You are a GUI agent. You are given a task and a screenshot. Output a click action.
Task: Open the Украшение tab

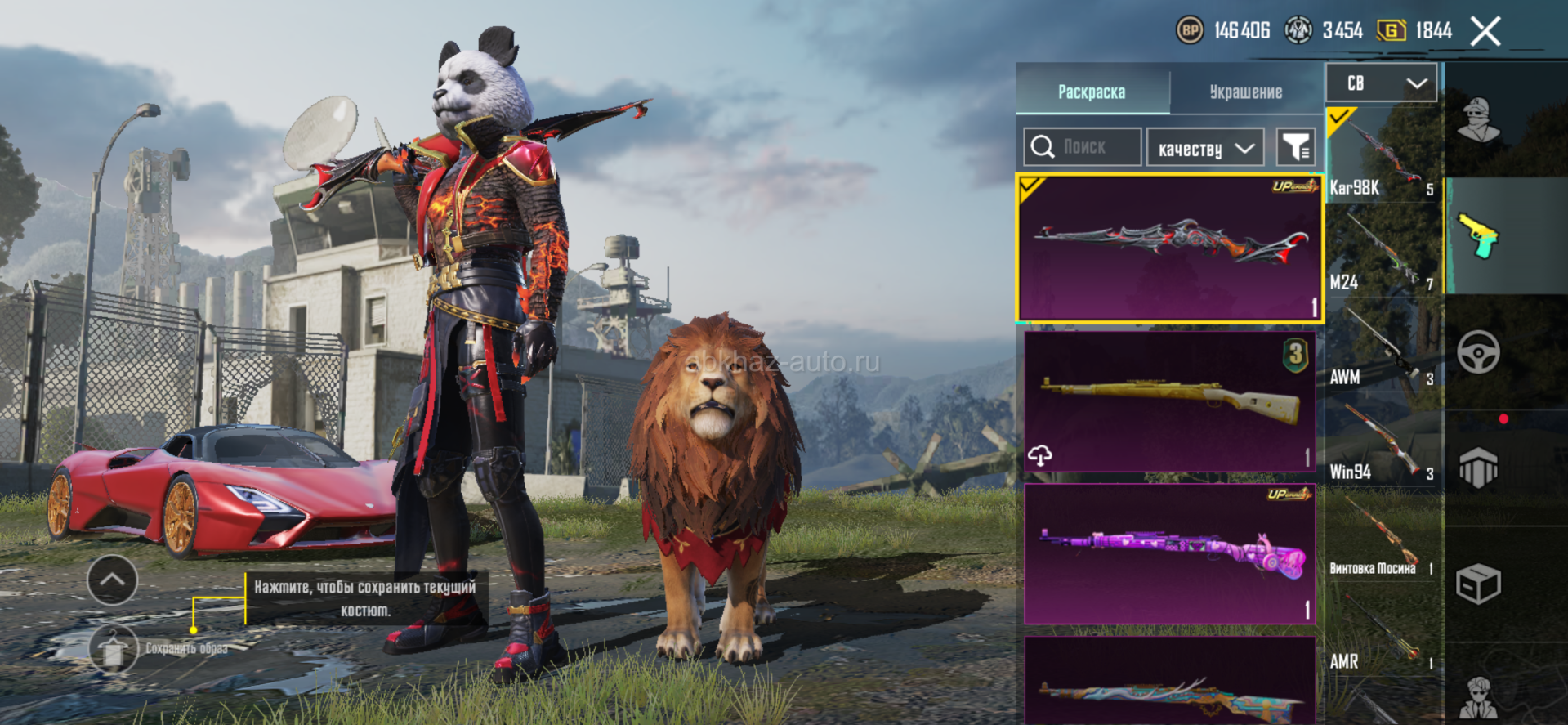(1245, 92)
